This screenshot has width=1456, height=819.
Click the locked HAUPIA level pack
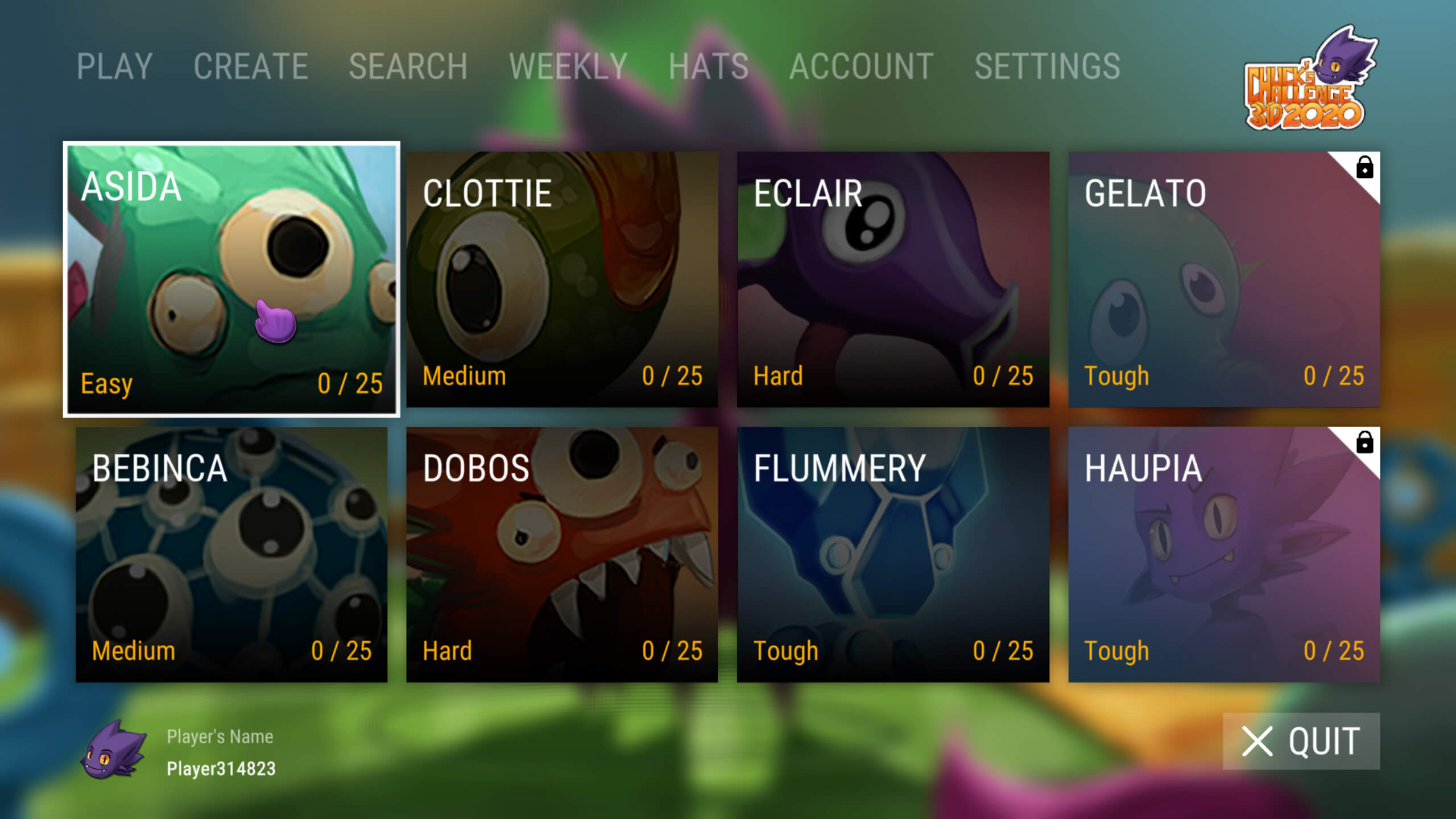(x=1224, y=555)
